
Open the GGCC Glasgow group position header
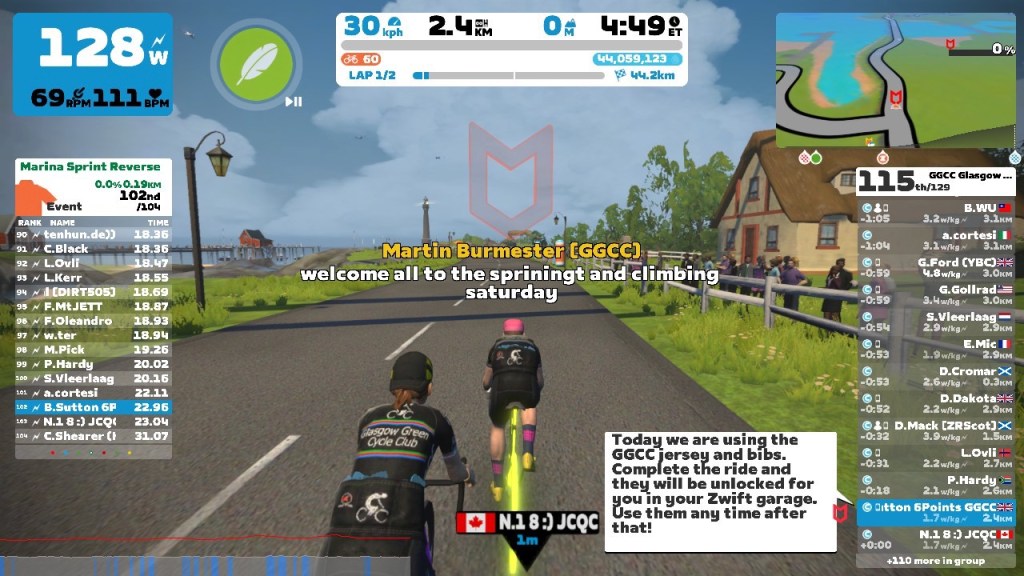click(937, 181)
